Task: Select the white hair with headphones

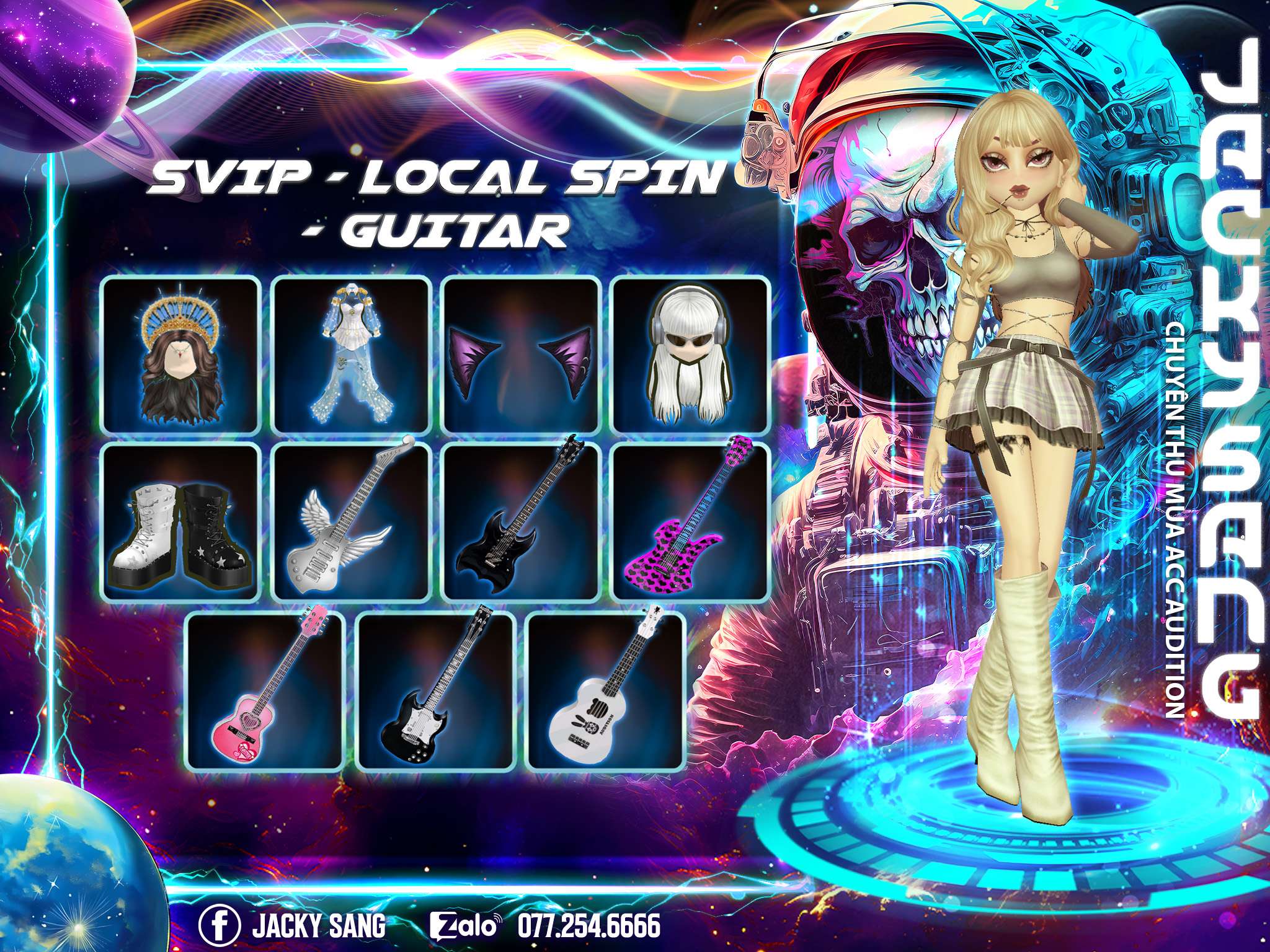Action: click(x=691, y=355)
